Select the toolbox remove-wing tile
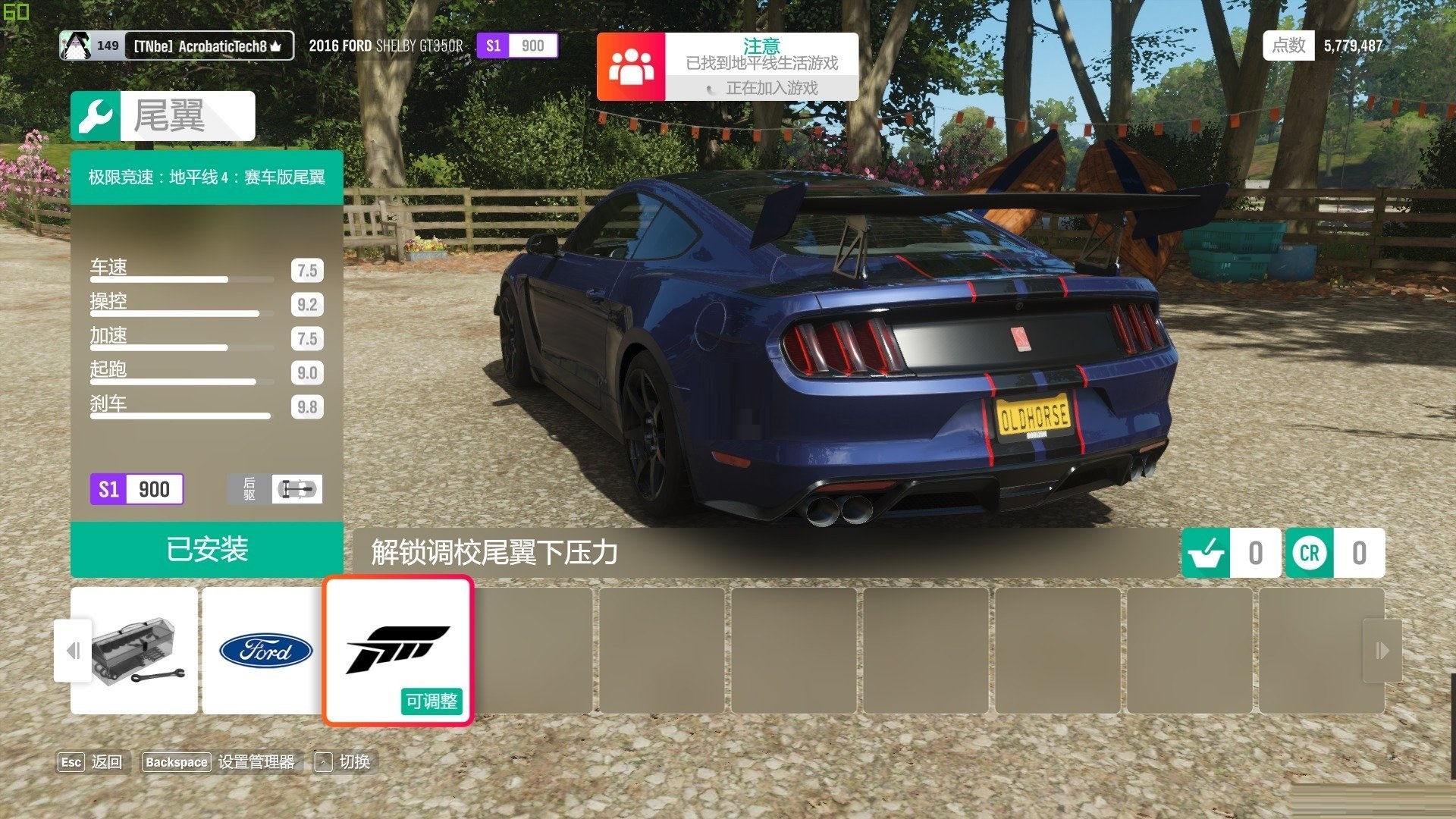Screen dimensions: 1456x819 (134, 651)
